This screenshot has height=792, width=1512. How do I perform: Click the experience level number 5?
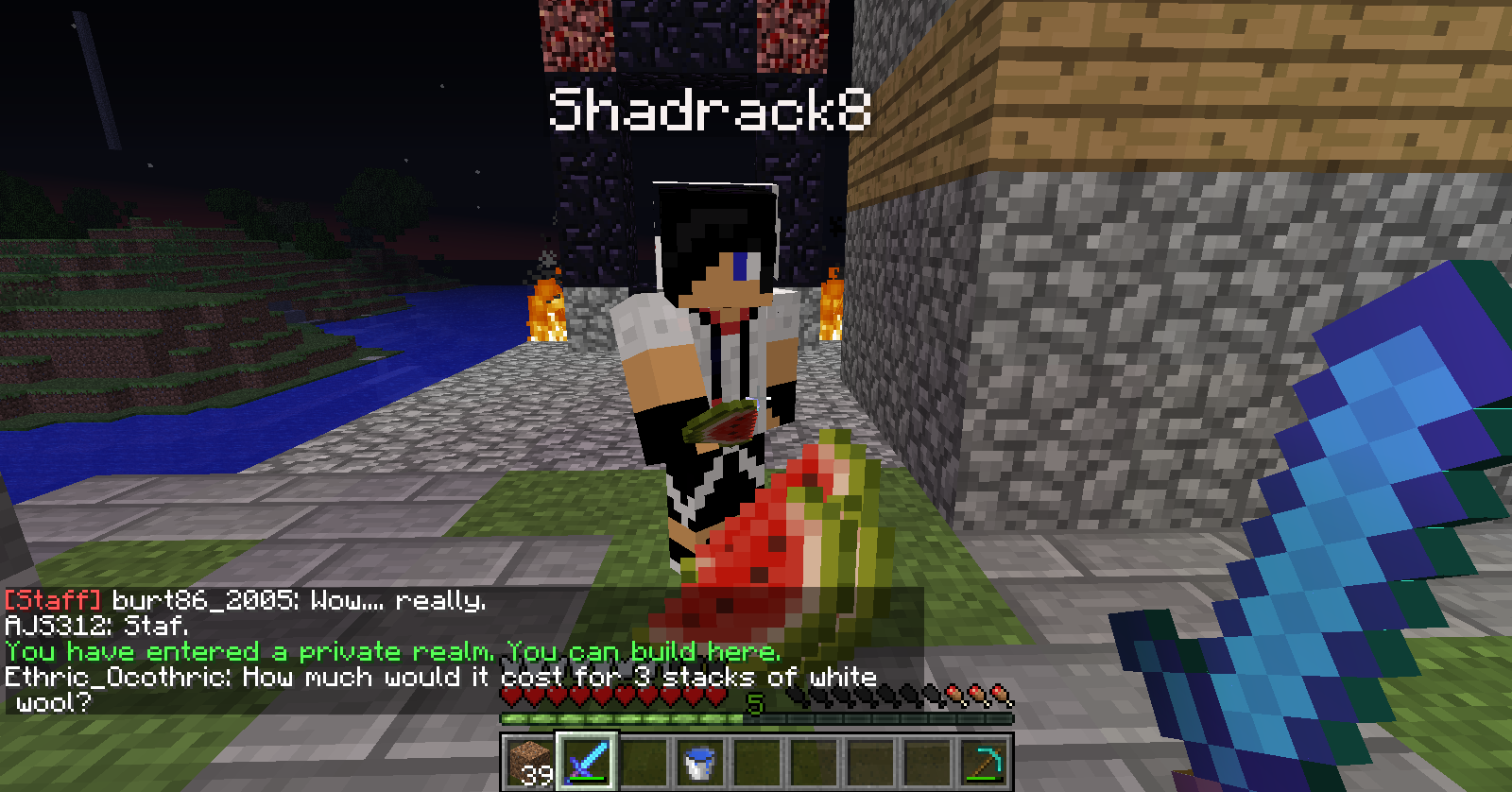[755, 704]
